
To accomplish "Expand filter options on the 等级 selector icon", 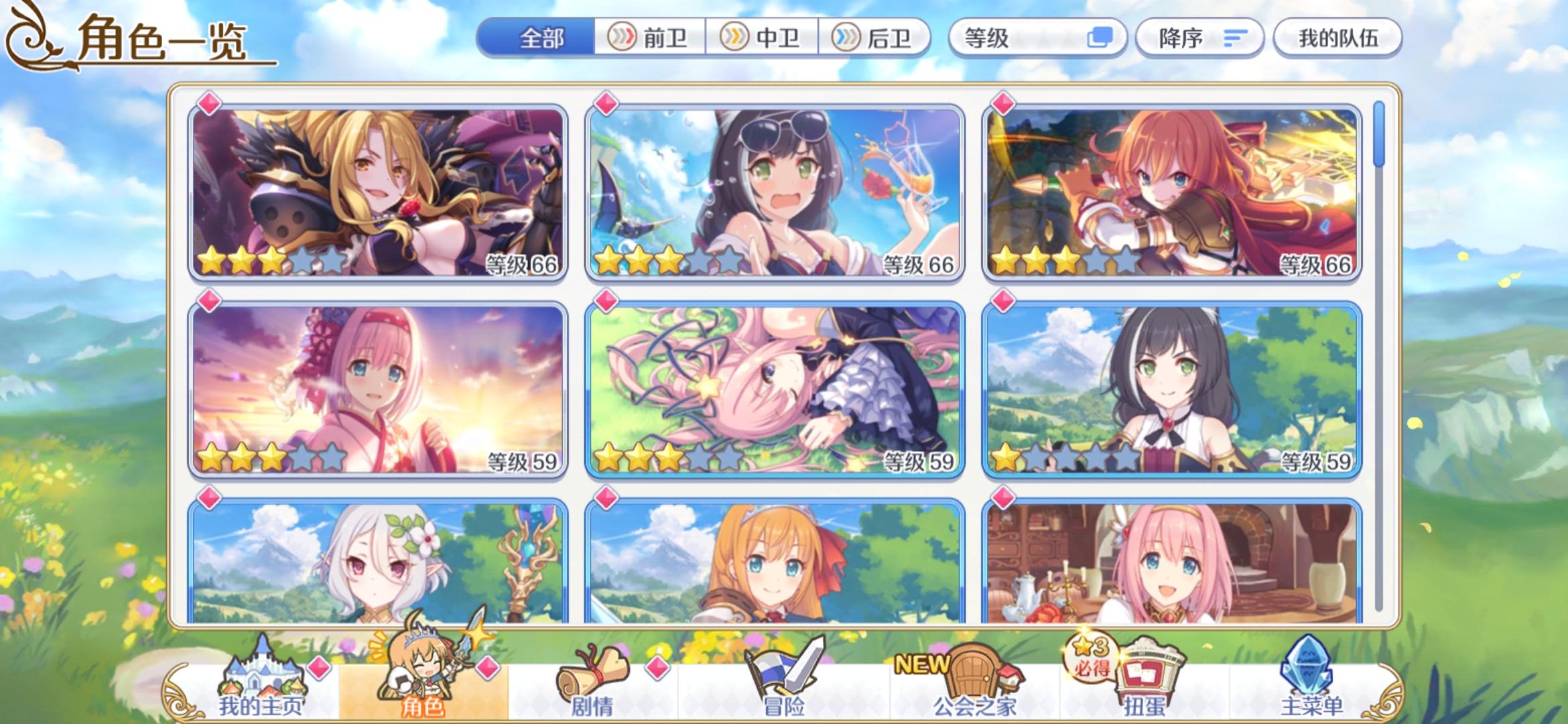I will click(x=1100, y=38).
